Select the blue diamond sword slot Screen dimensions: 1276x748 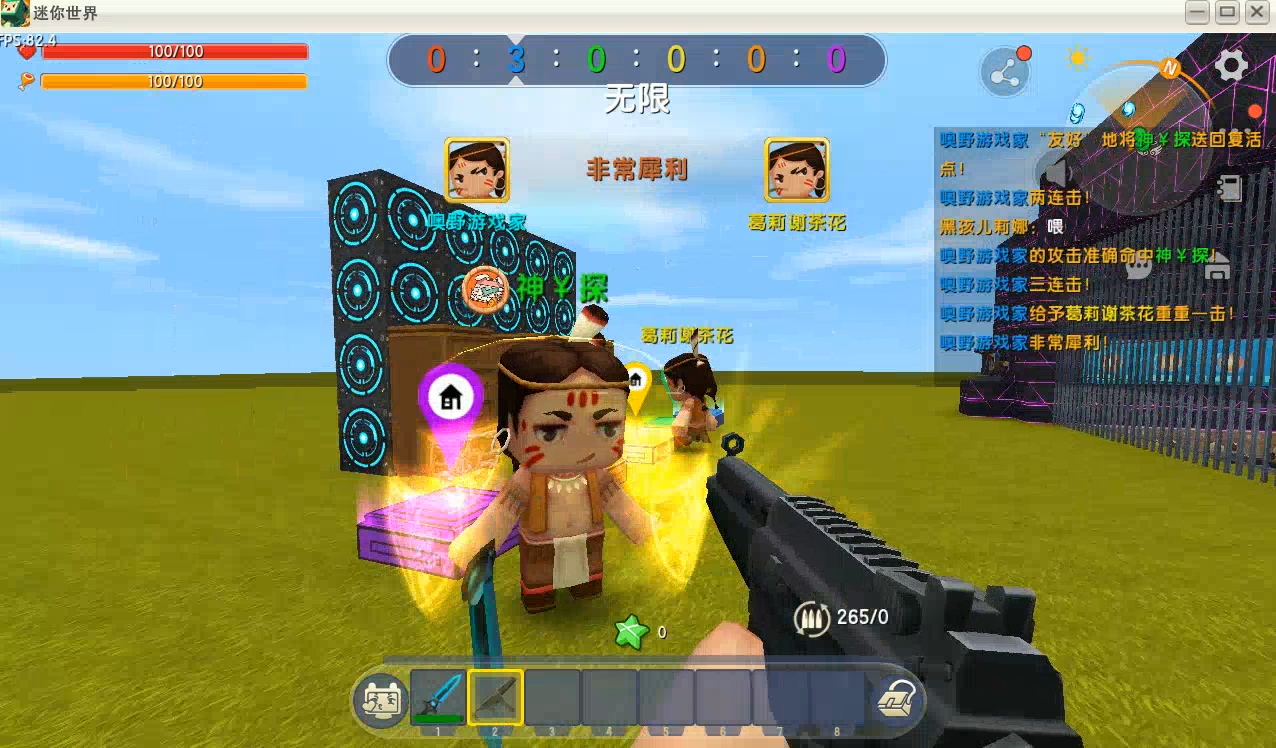pyautogui.click(x=438, y=697)
